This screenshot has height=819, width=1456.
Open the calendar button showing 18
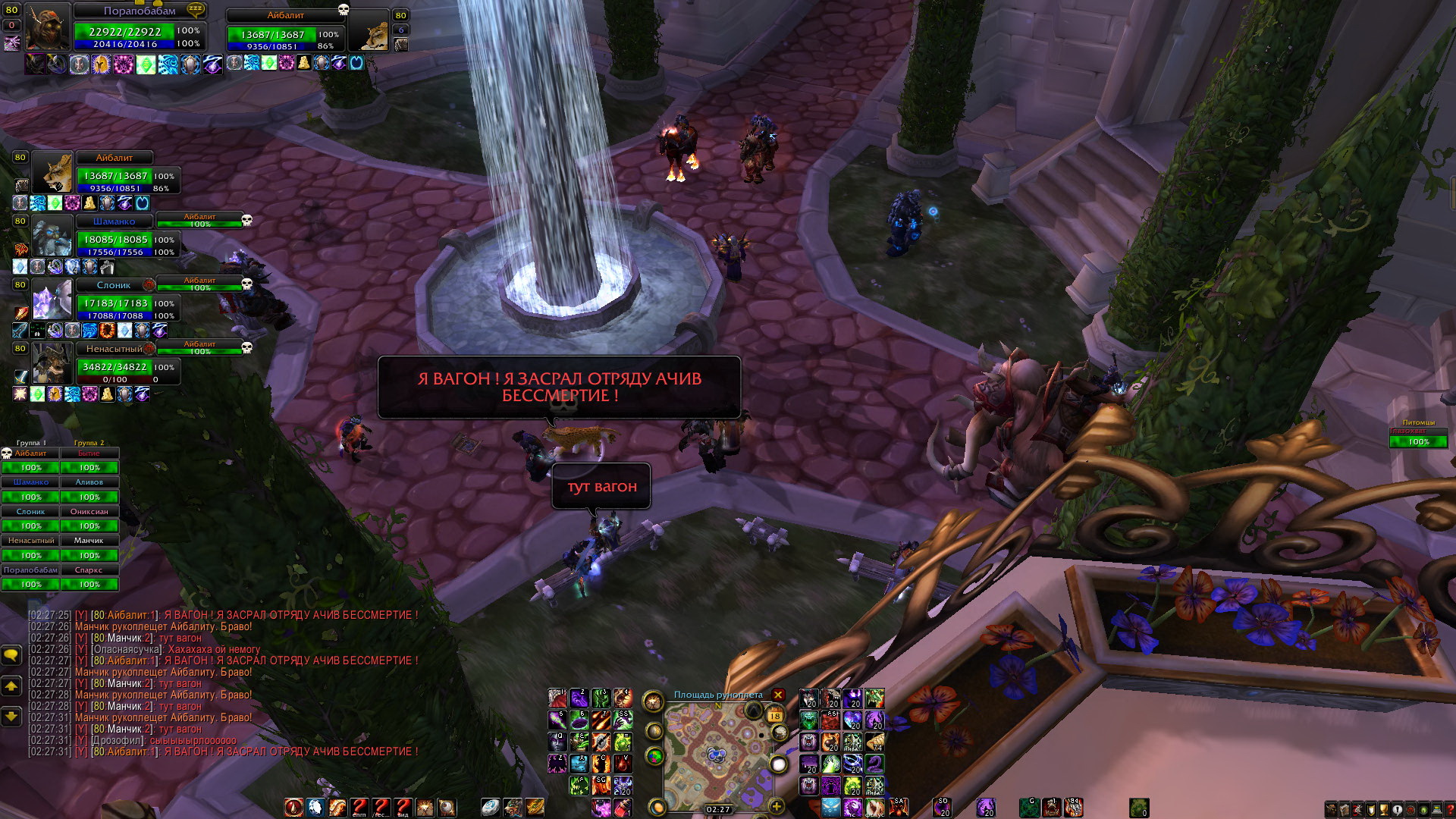pyautogui.click(x=775, y=716)
